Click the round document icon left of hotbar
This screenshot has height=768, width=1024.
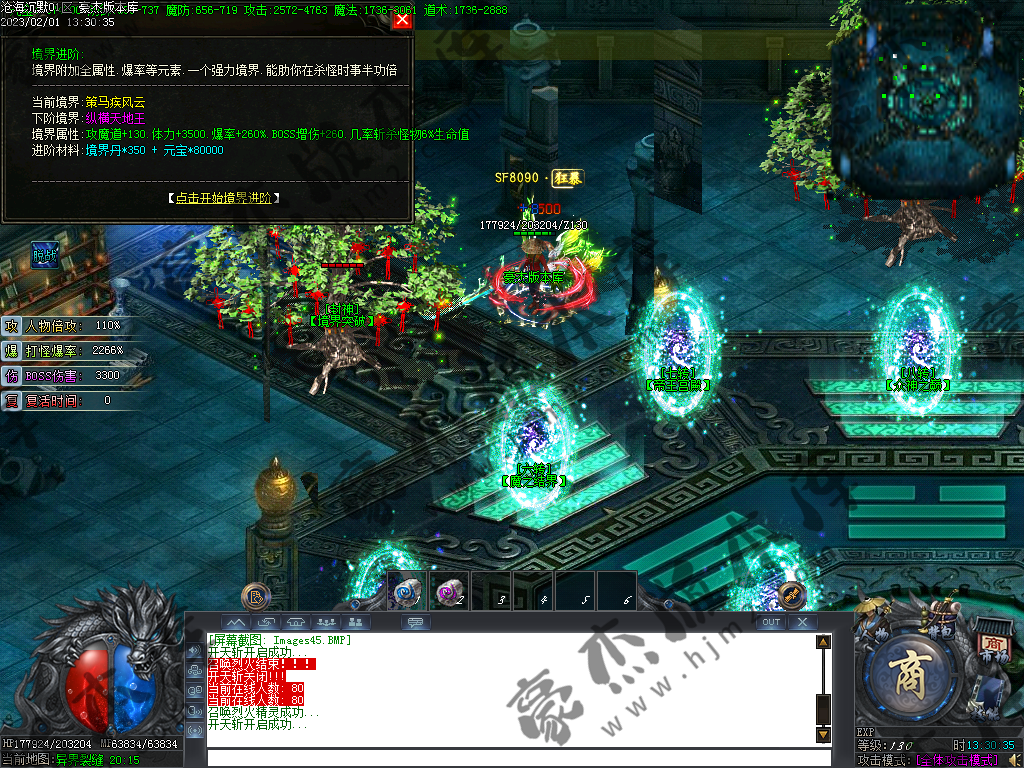point(257,596)
